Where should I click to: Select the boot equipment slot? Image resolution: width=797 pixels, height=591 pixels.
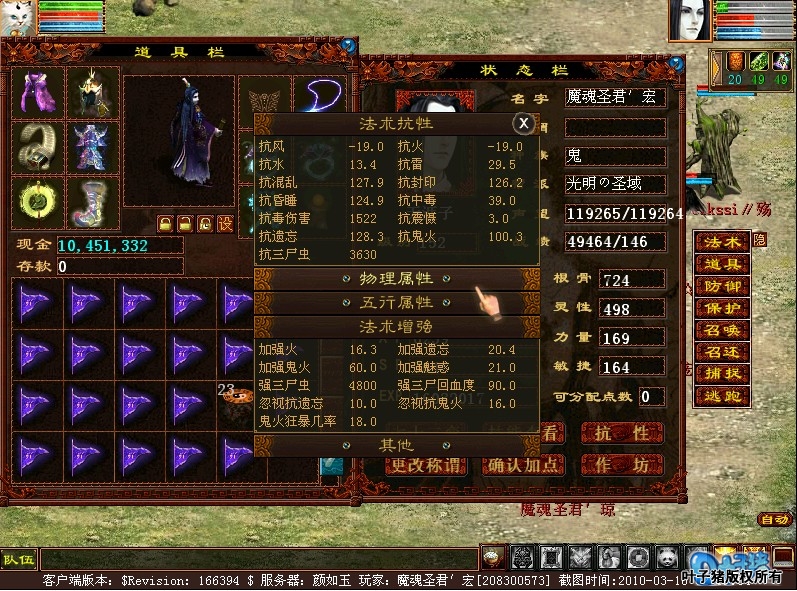92,201
